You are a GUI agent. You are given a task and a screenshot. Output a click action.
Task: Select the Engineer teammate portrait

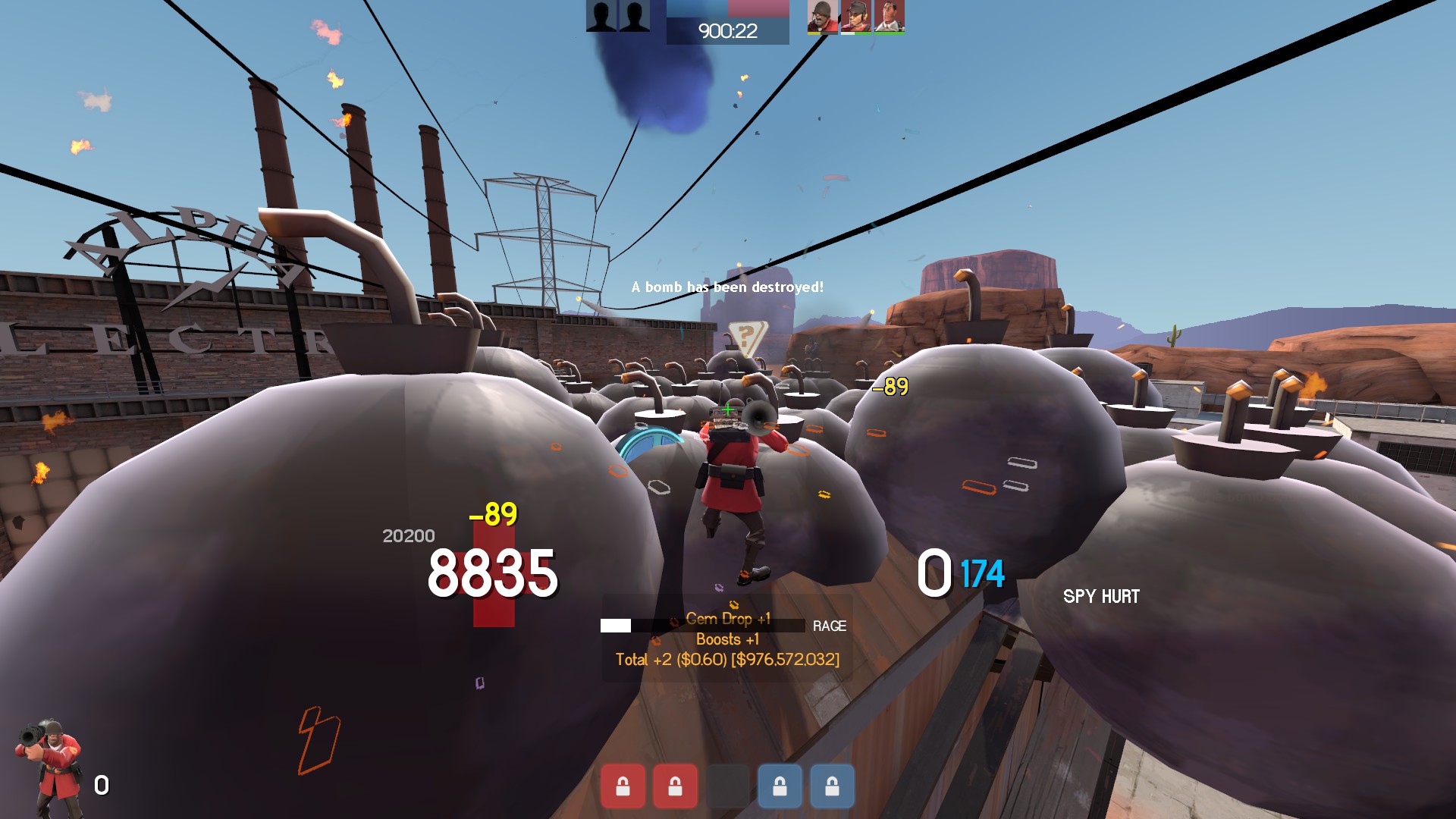[855, 16]
